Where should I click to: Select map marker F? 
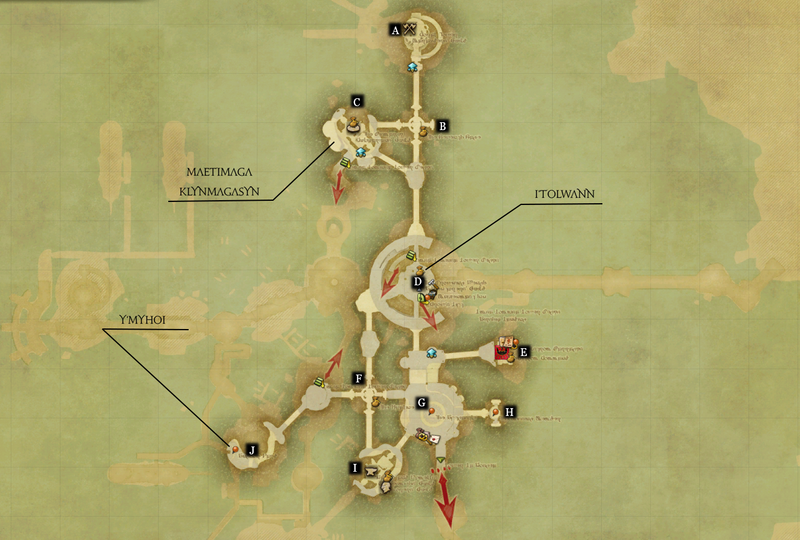click(357, 378)
